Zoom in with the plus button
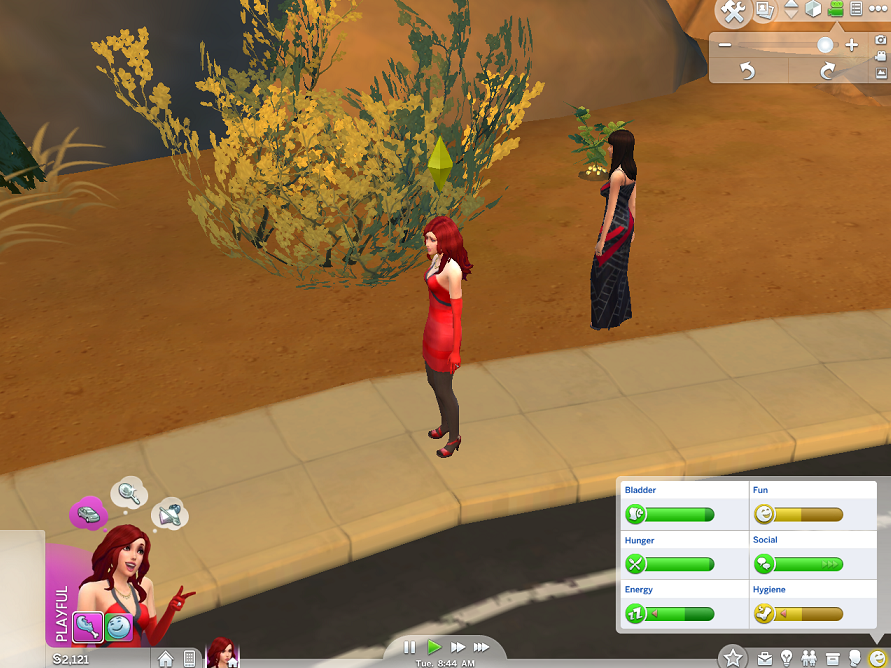 pyautogui.click(x=851, y=45)
